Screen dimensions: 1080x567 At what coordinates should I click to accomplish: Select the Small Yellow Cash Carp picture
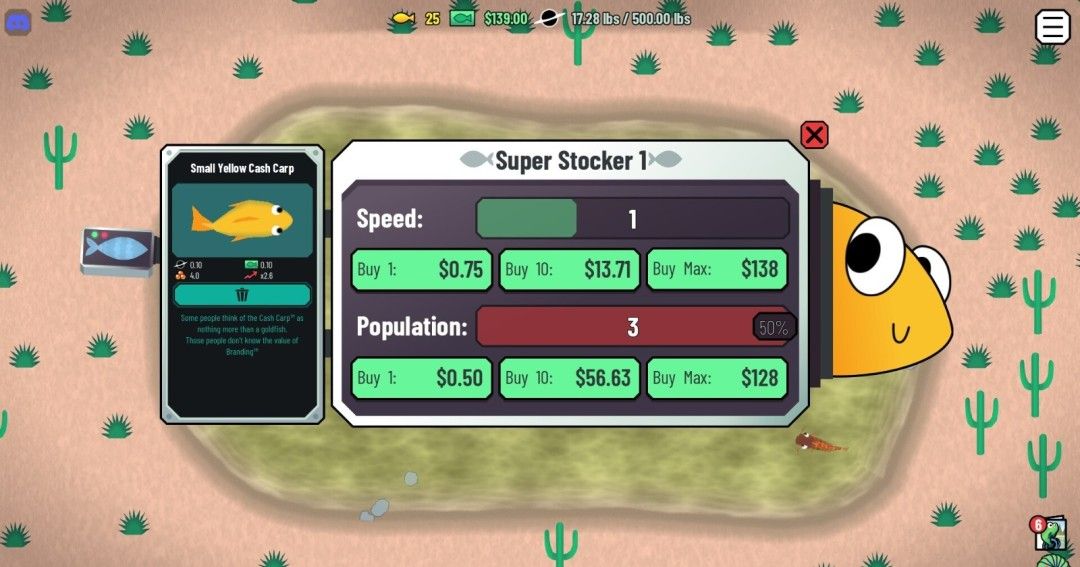point(242,219)
